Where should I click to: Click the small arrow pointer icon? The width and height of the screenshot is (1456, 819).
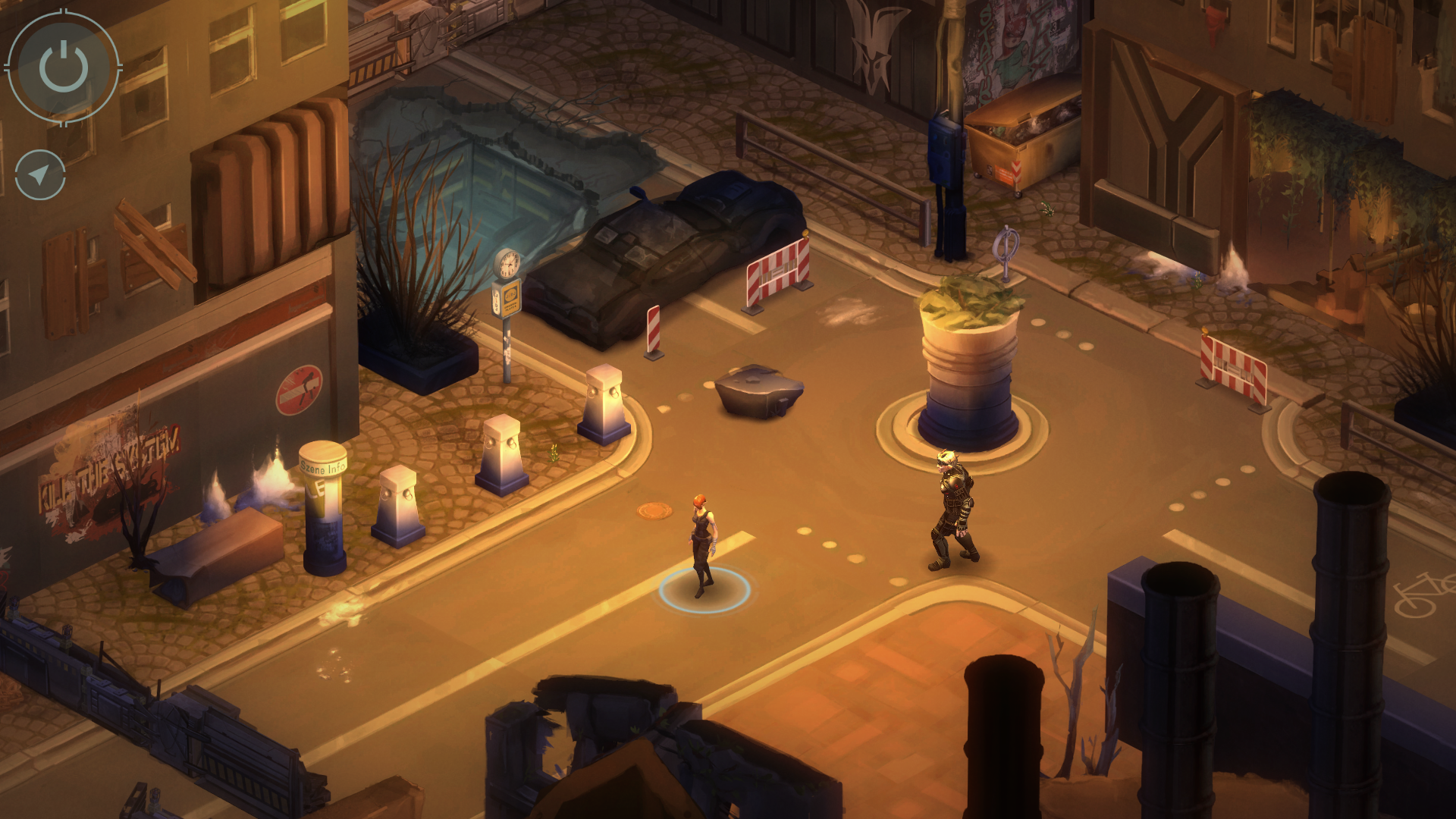point(40,175)
